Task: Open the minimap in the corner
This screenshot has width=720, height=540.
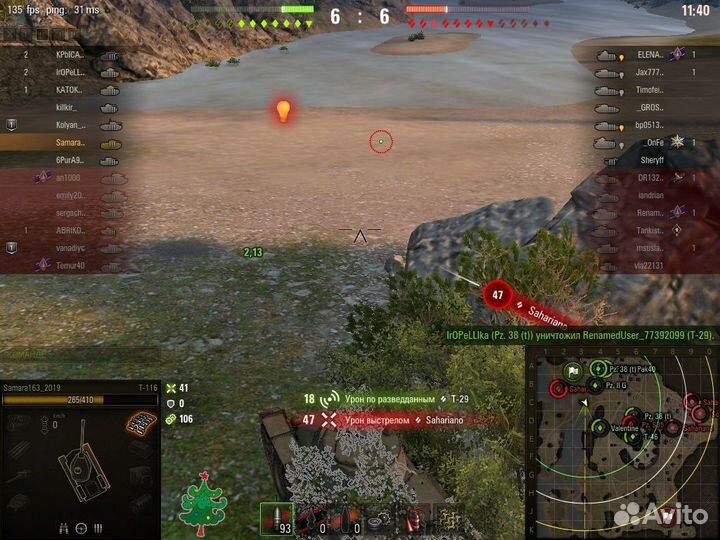Action: (622, 435)
